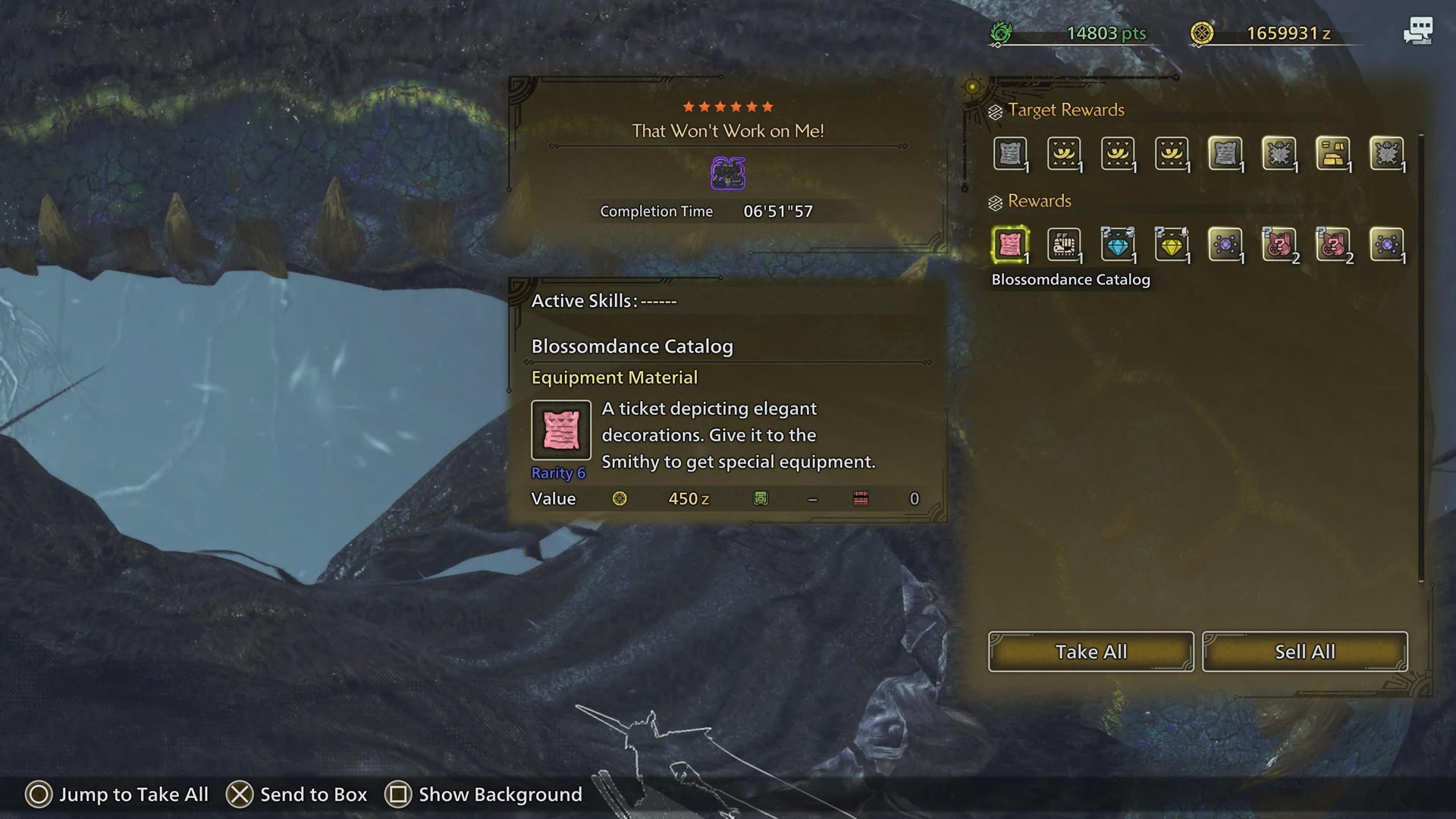Select a gold claw icon under Target Rewards
1456x819 pixels.
pyautogui.click(x=1064, y=153)
